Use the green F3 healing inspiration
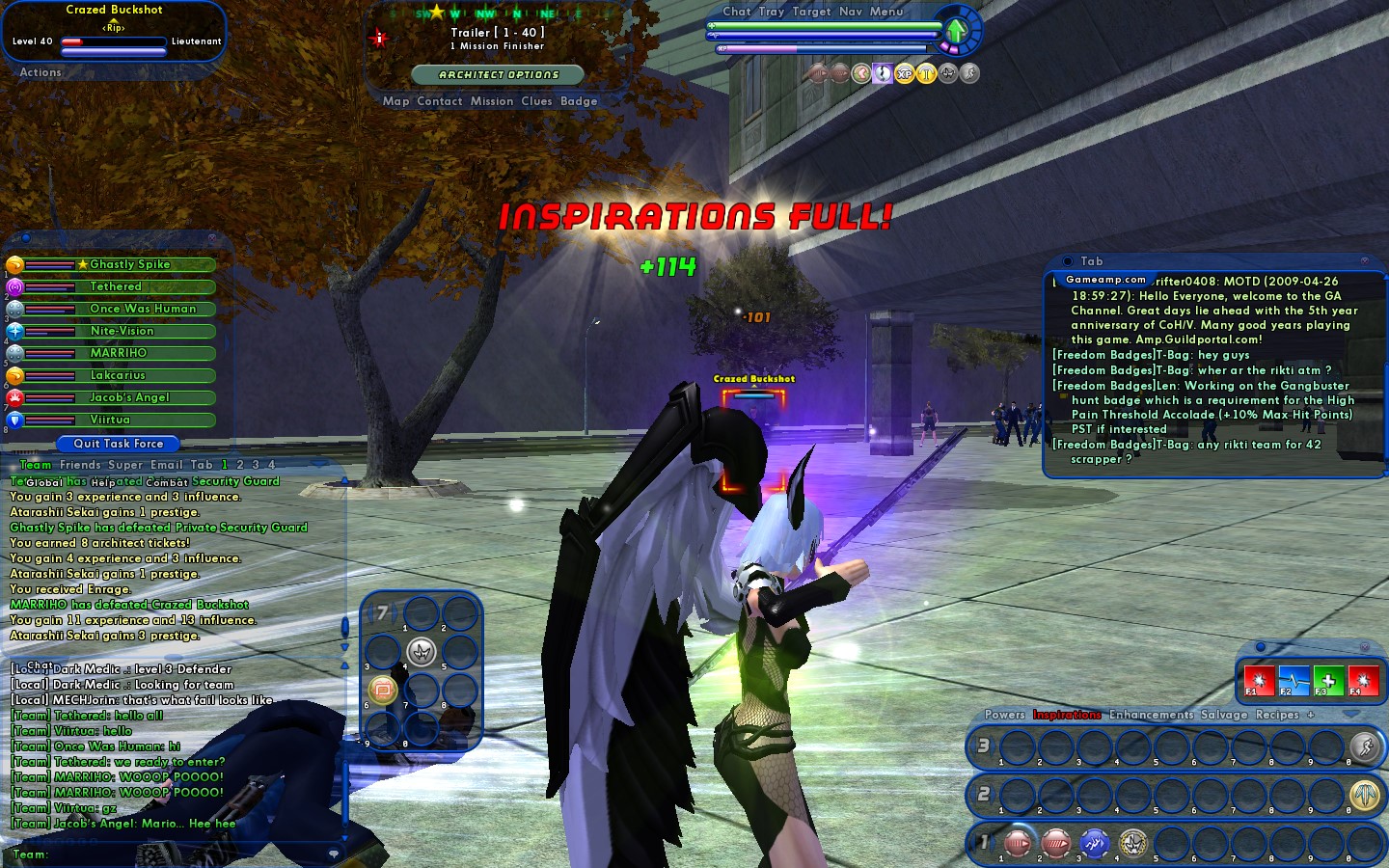 (x=1328, y=680)
